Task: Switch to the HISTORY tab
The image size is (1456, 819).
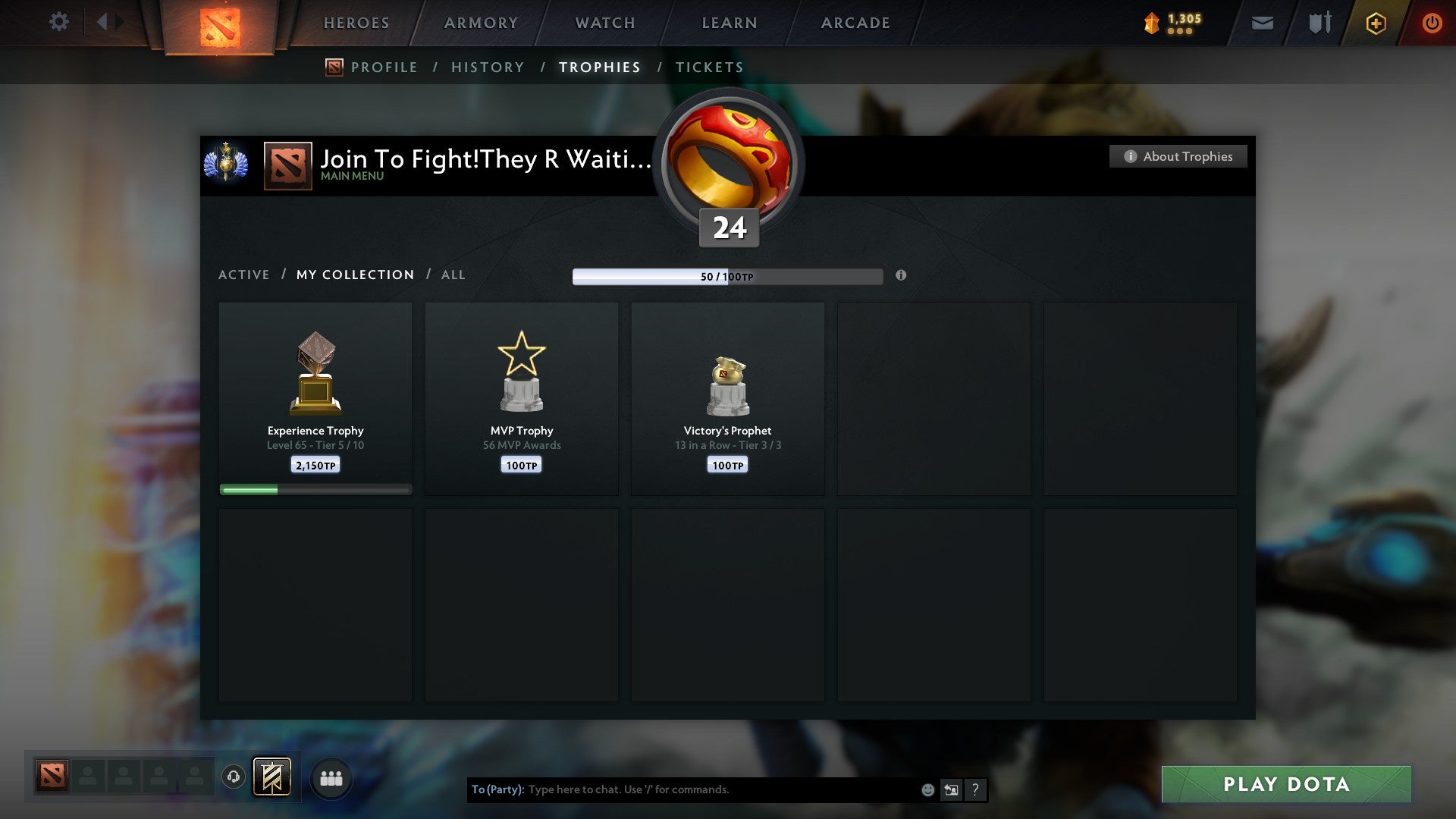Action: [x=488, y=67]
